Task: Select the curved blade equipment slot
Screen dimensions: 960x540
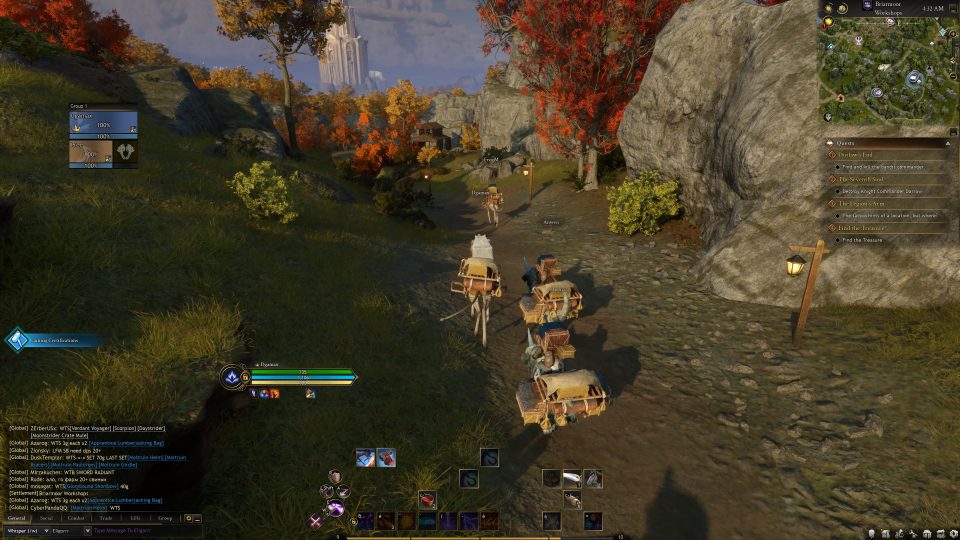Action: coord(571,478)
